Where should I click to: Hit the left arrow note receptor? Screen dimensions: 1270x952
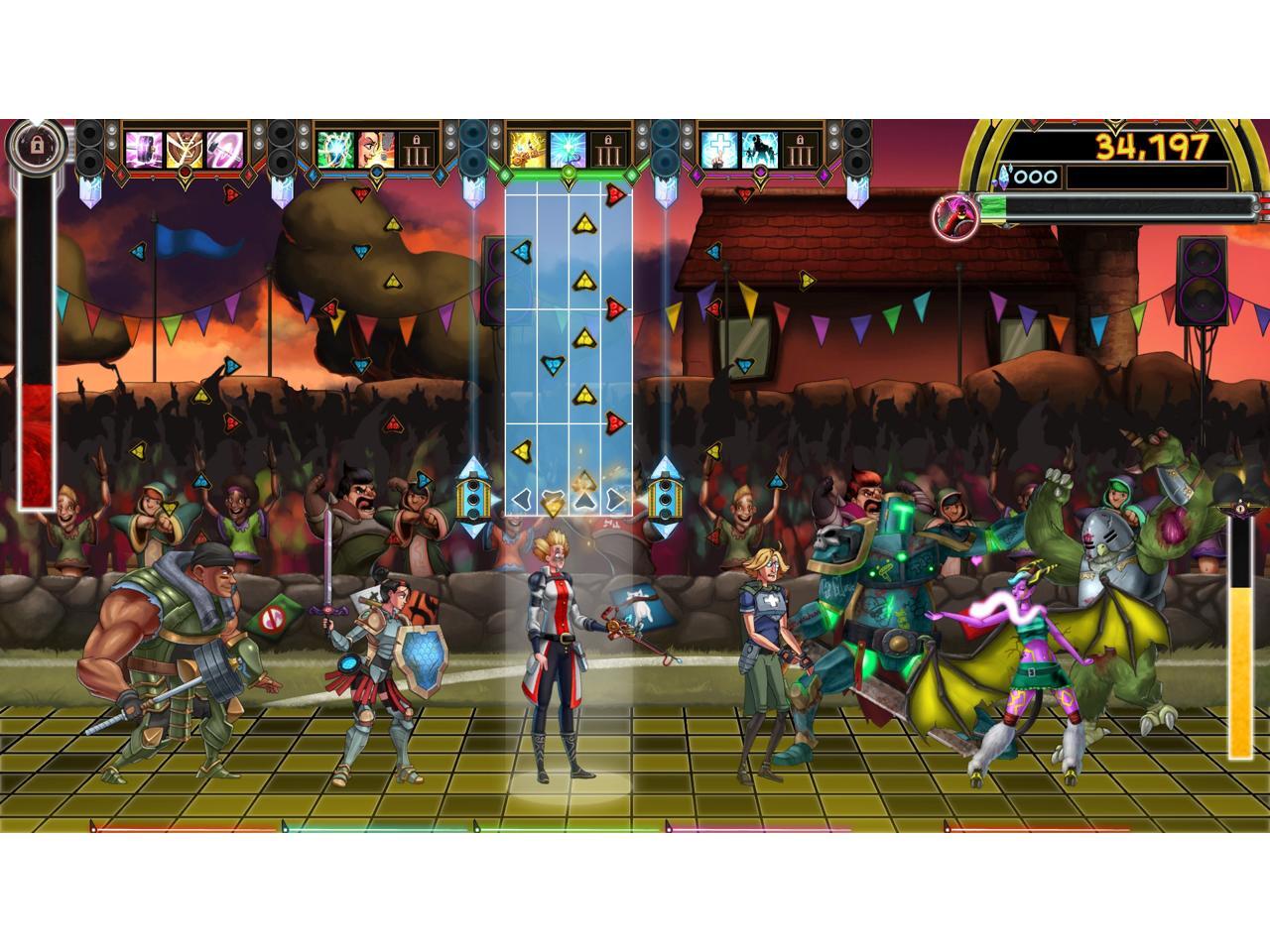click(522, 499)
